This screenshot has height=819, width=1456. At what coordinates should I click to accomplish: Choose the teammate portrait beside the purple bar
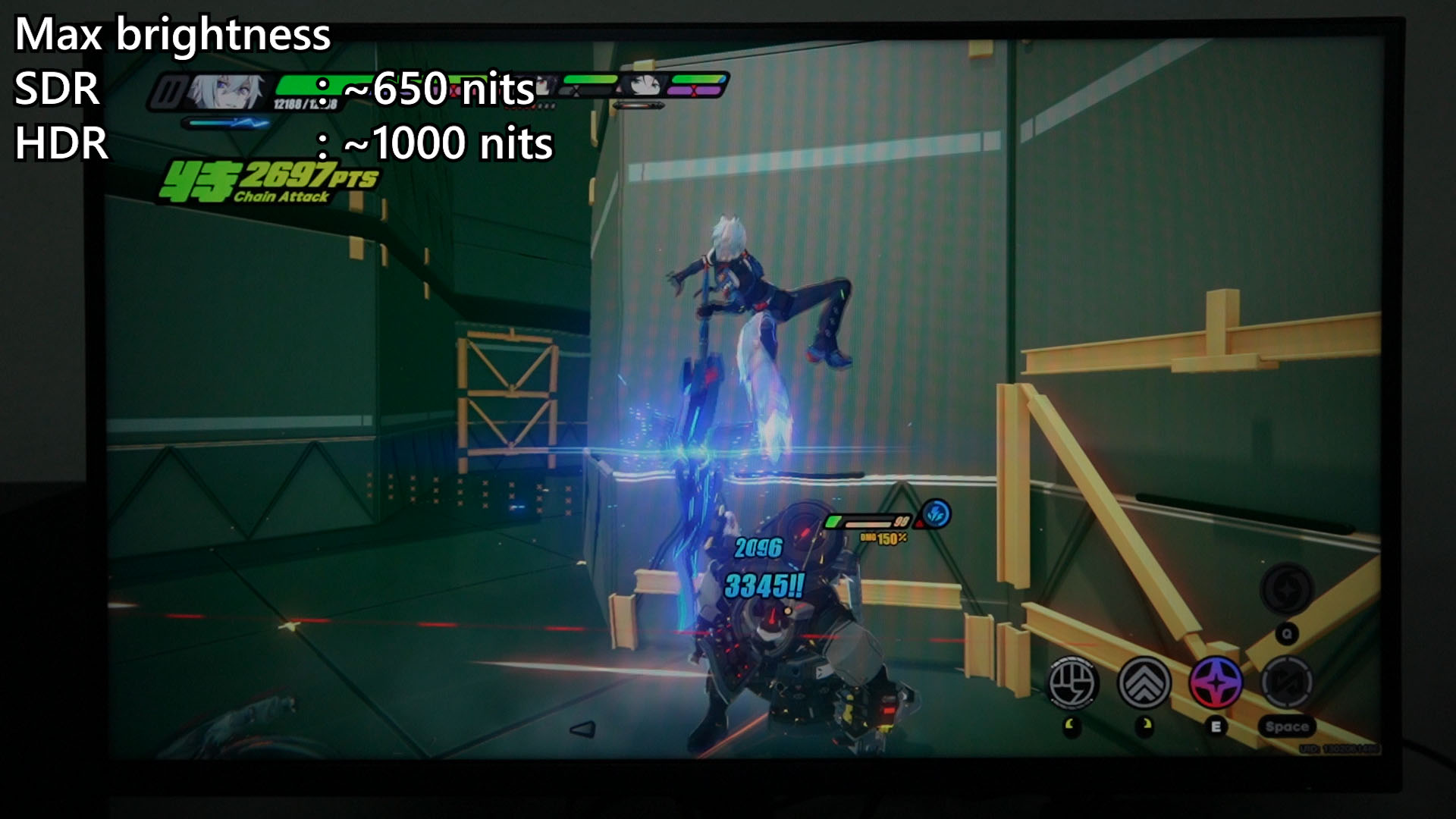tap(645, 84)
